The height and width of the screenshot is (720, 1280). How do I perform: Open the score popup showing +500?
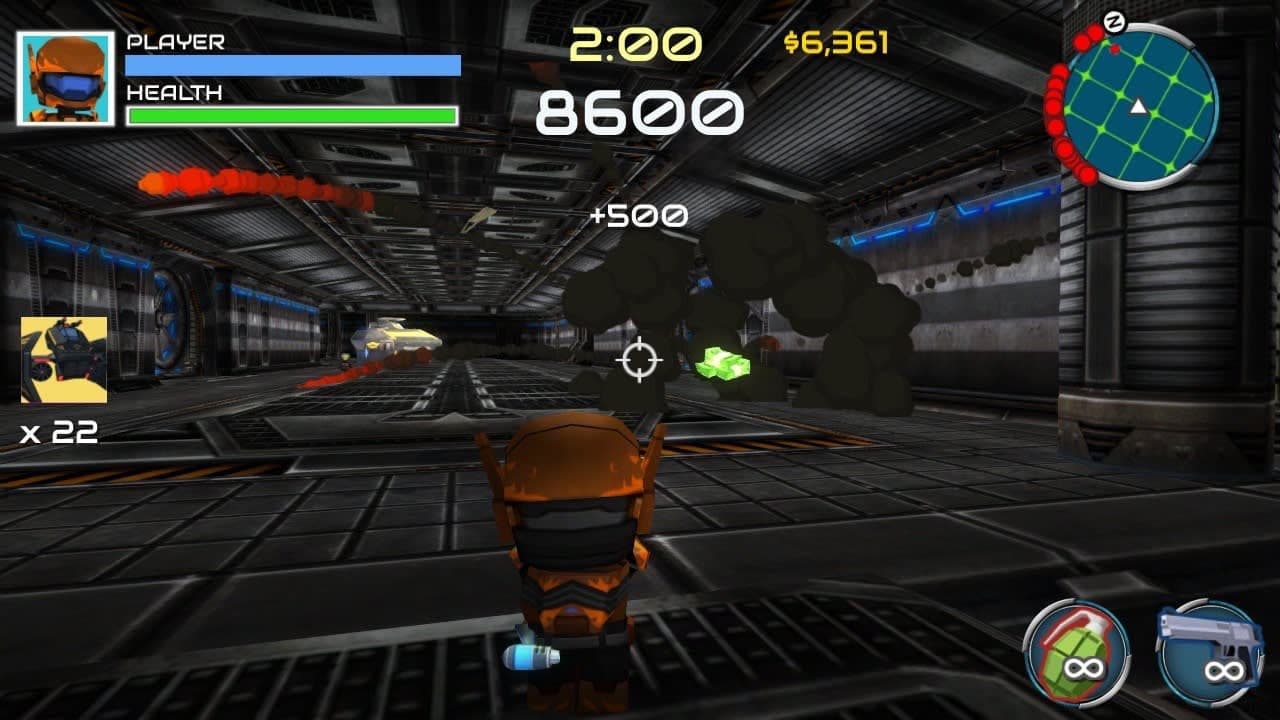638,214
